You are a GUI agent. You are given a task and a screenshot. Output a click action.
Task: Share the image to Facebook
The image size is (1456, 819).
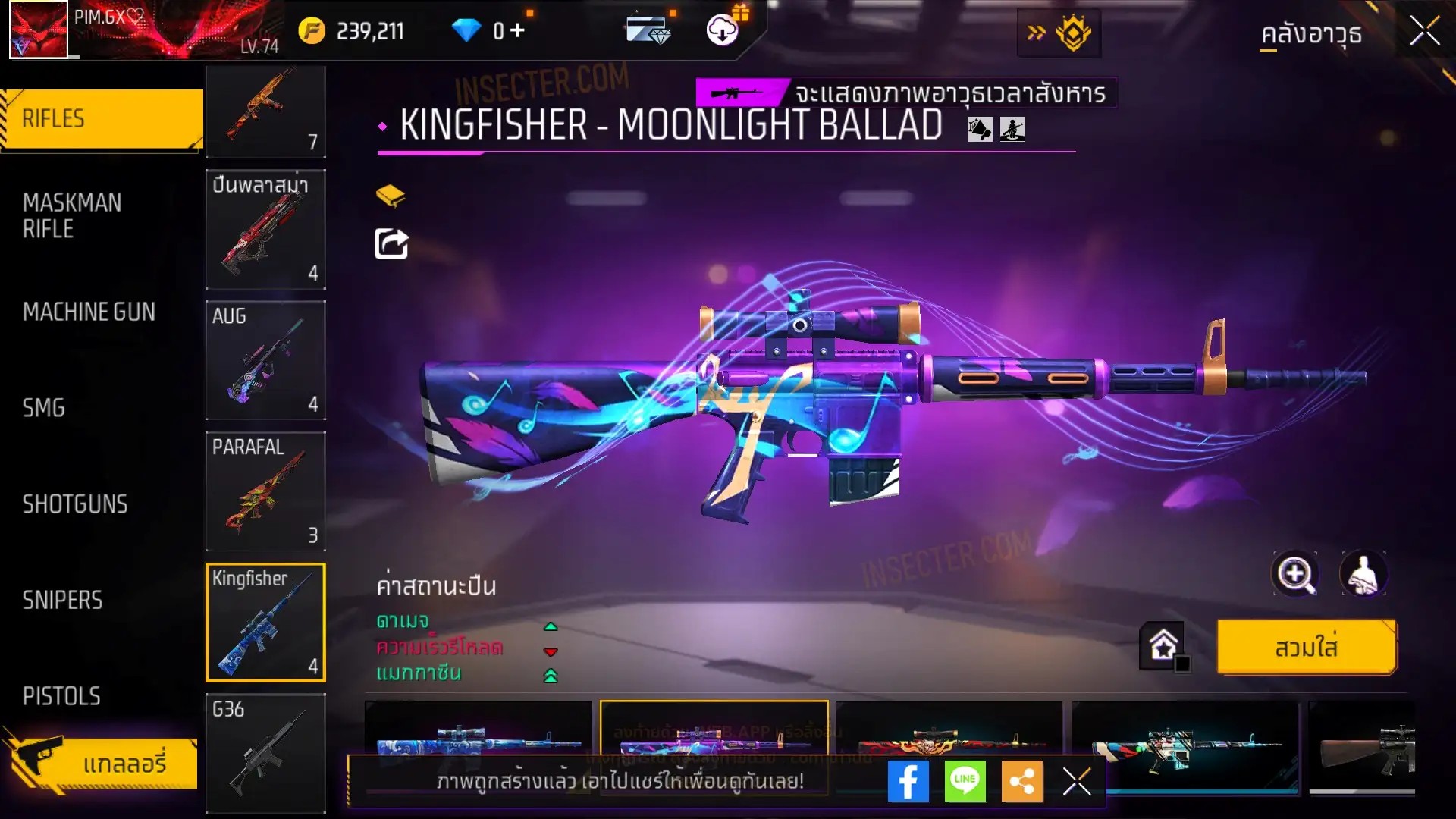pos(908,781)
